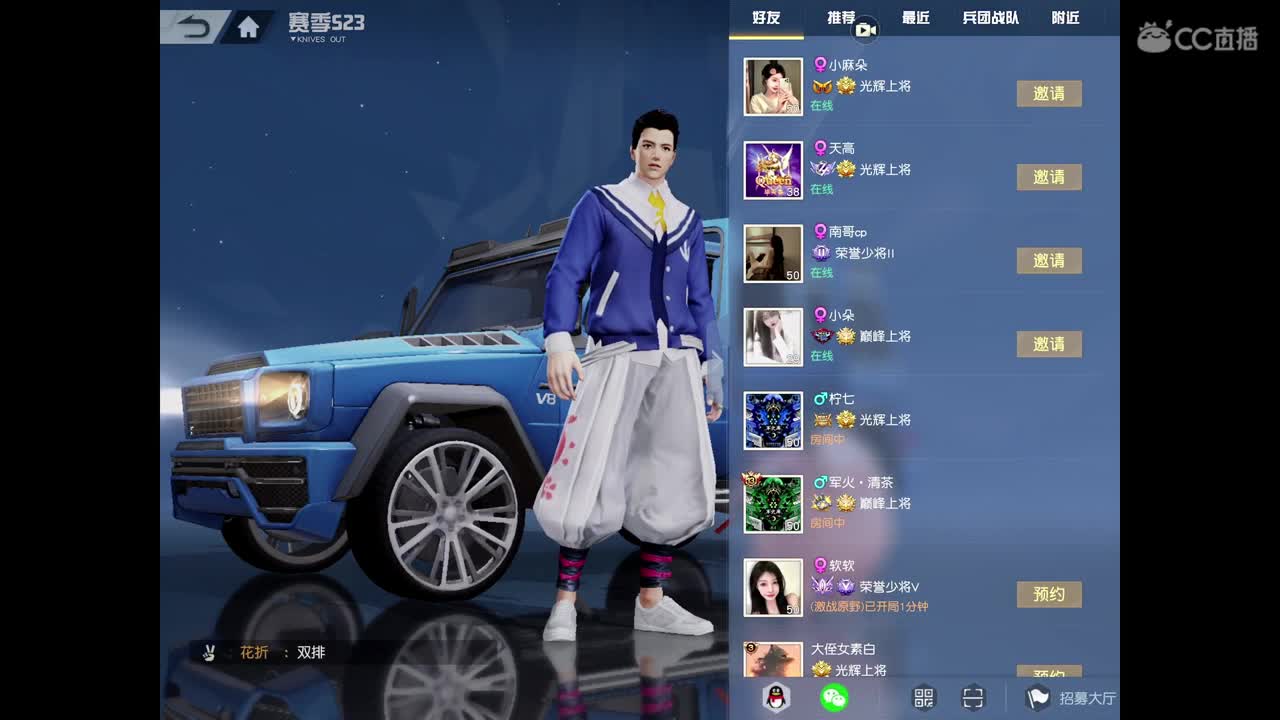This screenshot has width=1280, height=720.
Task: Click the 预约 button next to 软软
Action: [x=1050, y=594]
